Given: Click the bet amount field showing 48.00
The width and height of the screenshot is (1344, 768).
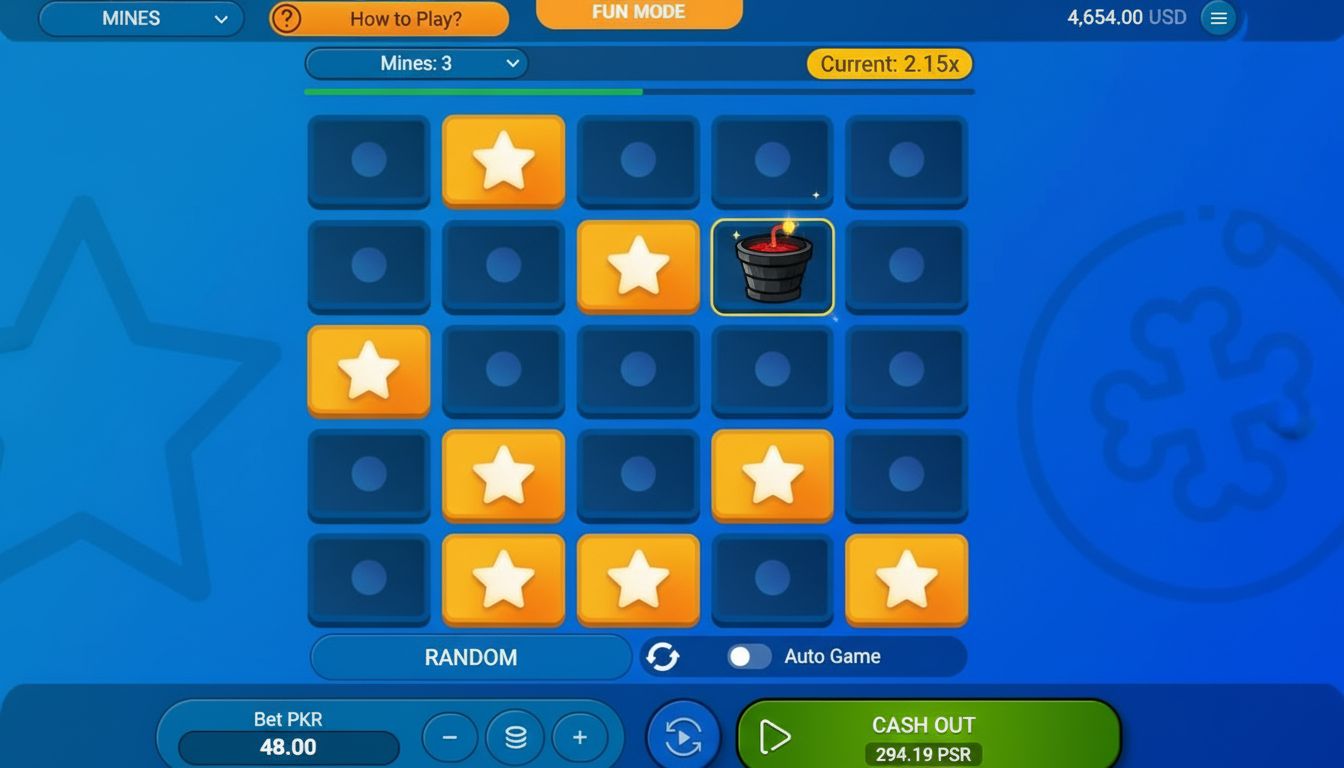Looking at the screenshot, I should 286,747.
